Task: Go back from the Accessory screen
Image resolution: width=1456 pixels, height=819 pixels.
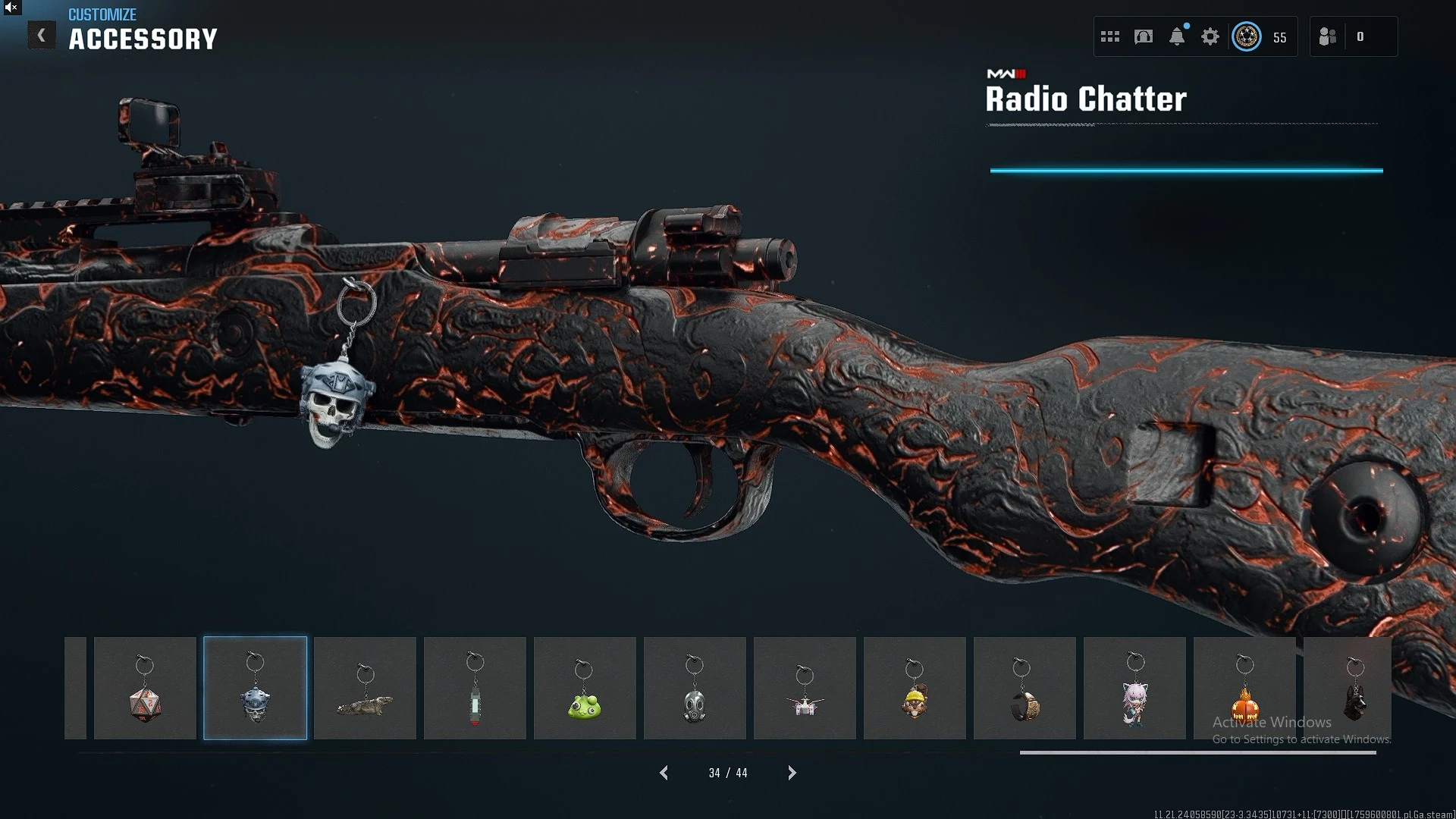Action: click(x=42, y=35)
